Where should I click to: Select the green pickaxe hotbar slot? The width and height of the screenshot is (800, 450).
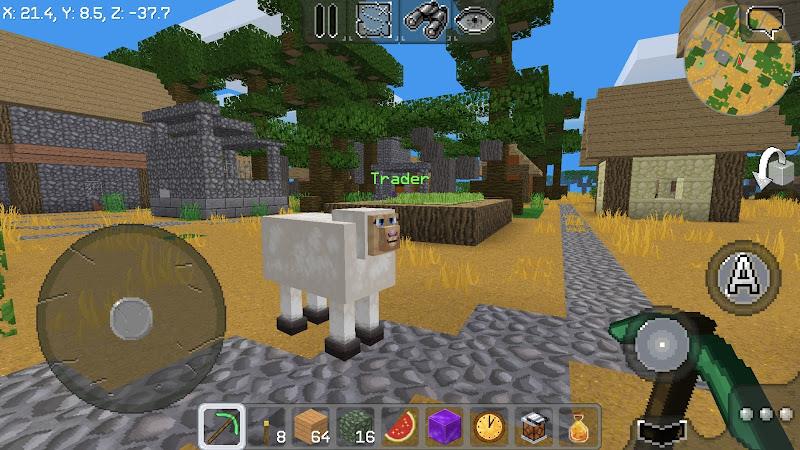click(x=221, y=426)
